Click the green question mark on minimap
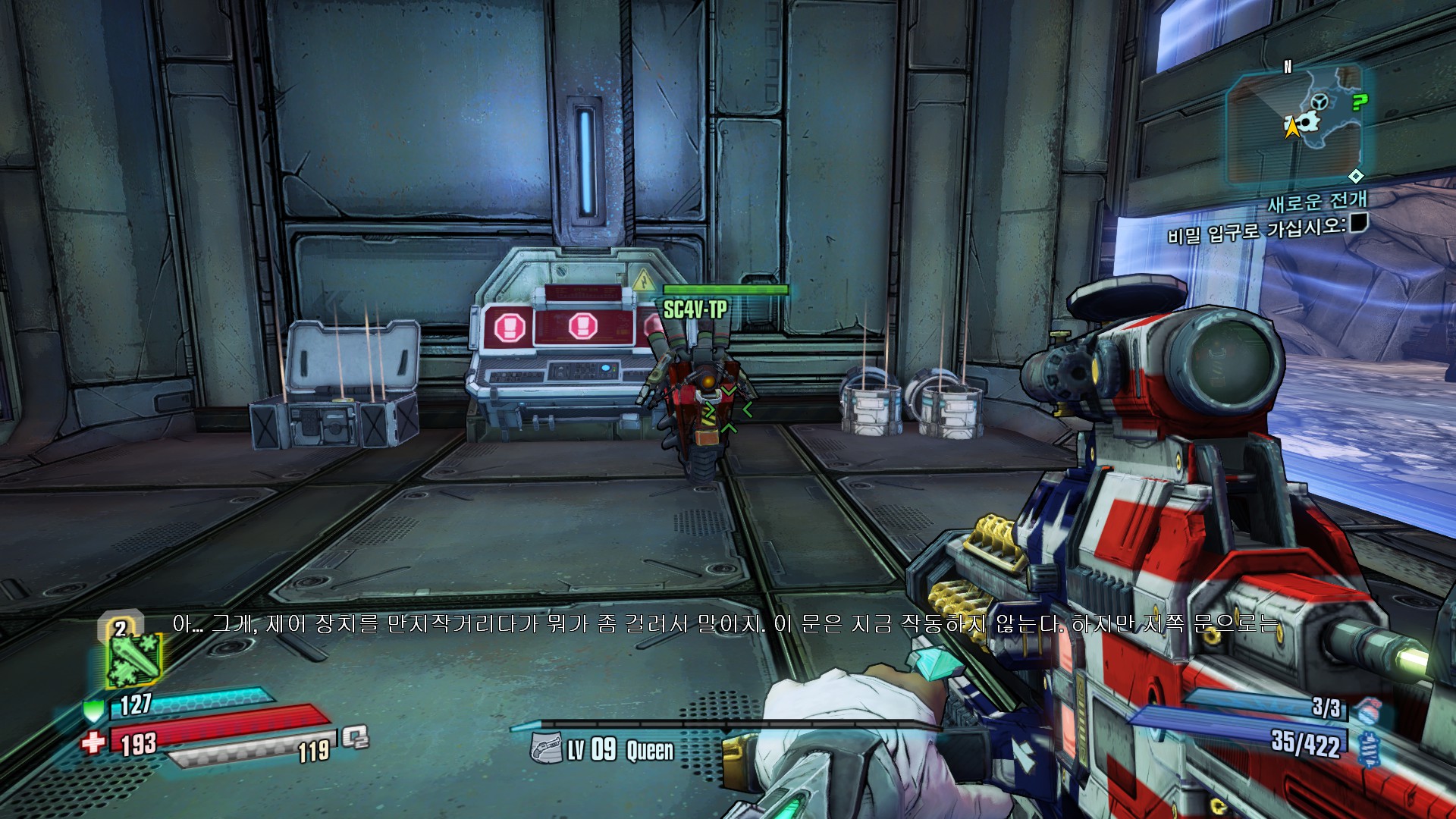 pos(1360,102)
